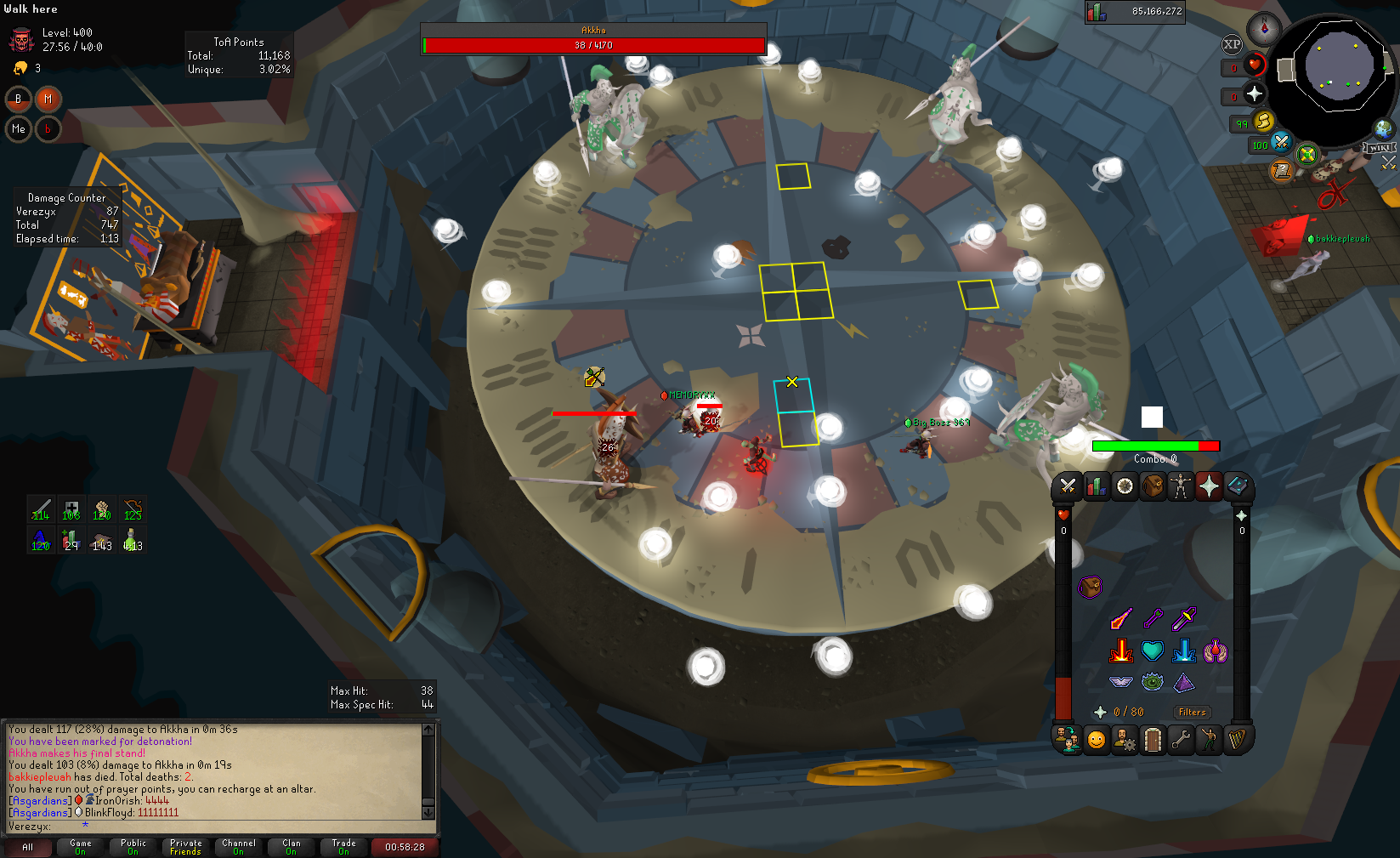Viewport: 1400px width, 858px height.
Task: Open the Worn Equipment tab
Action: point(1181,486)
